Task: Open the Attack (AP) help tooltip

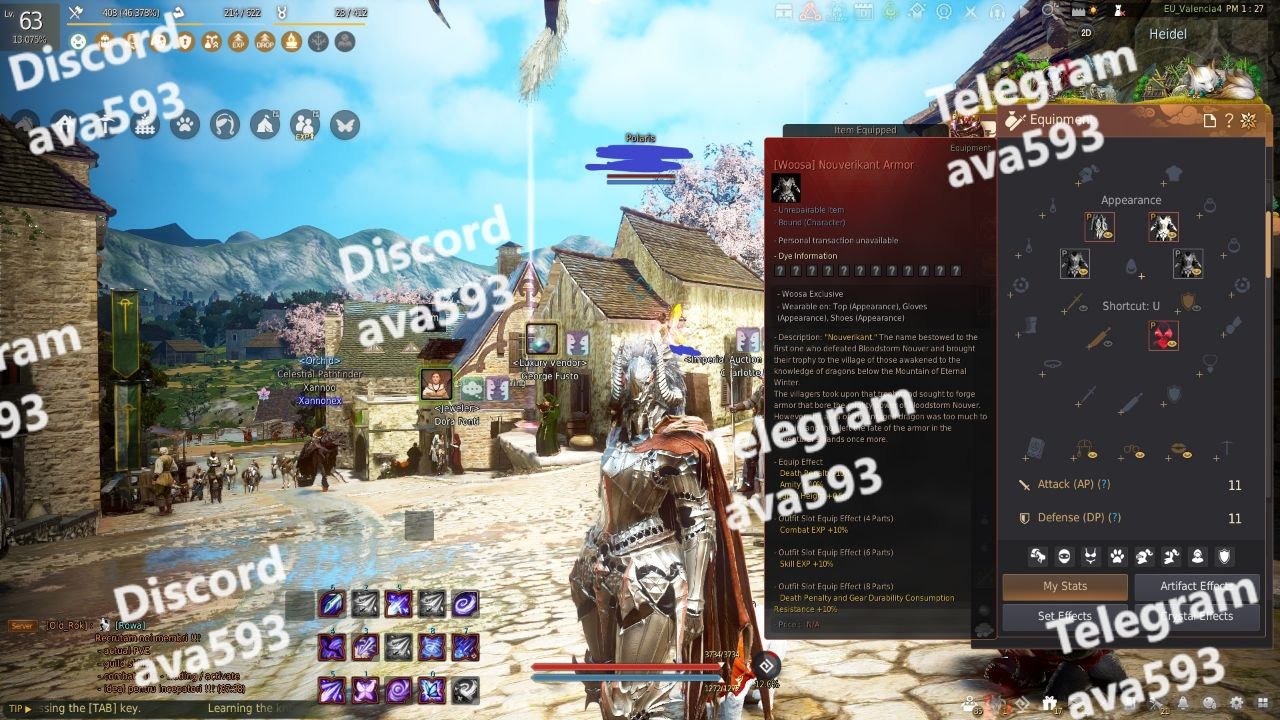Action: (1104, 484)
